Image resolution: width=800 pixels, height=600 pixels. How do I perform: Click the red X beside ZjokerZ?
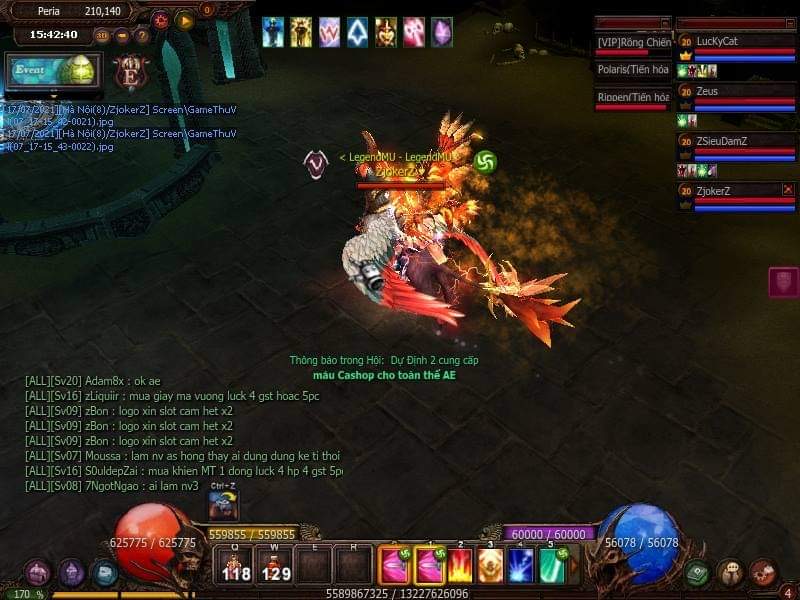pyautogui.click(x=787, y=190)
